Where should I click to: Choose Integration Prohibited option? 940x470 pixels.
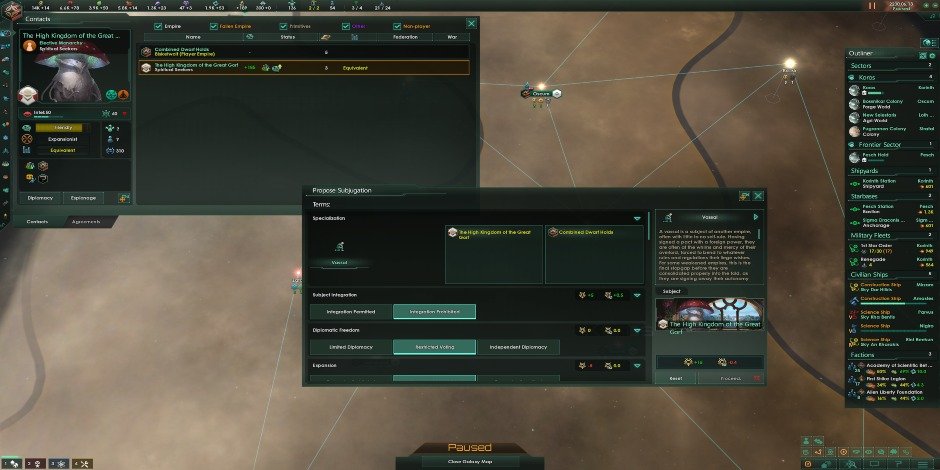[x=434, y=311]
